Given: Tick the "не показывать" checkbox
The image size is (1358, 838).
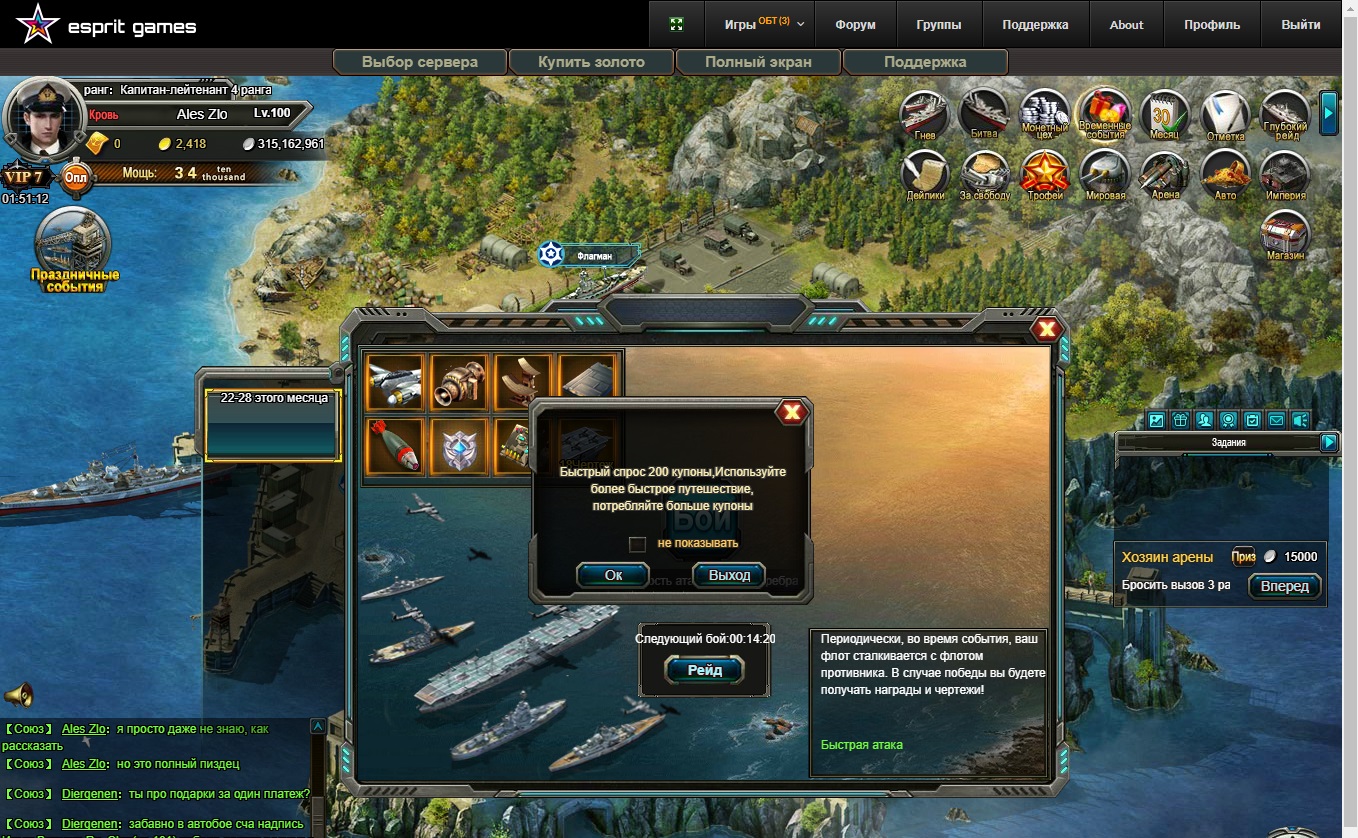Looking at the screenshot, I should click(x=637, y=544).
